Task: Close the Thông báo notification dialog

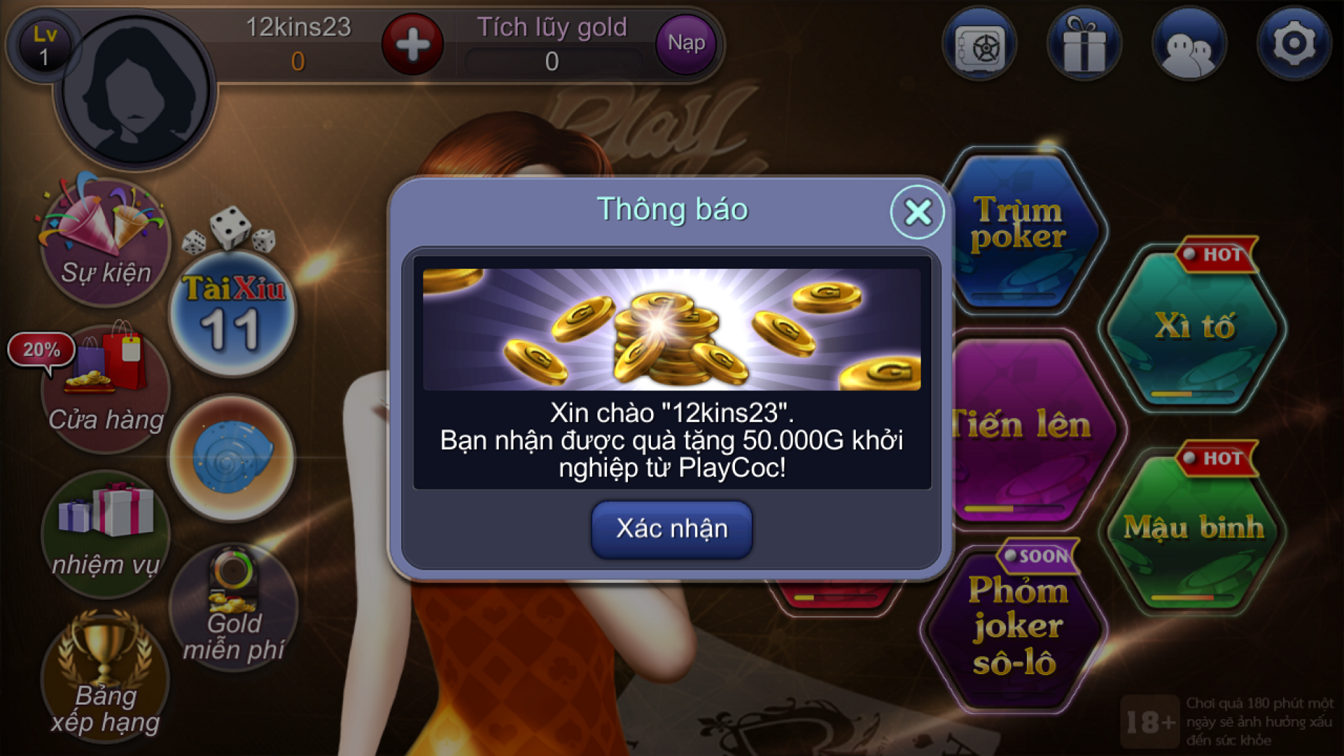Action: tap(920, 211)
